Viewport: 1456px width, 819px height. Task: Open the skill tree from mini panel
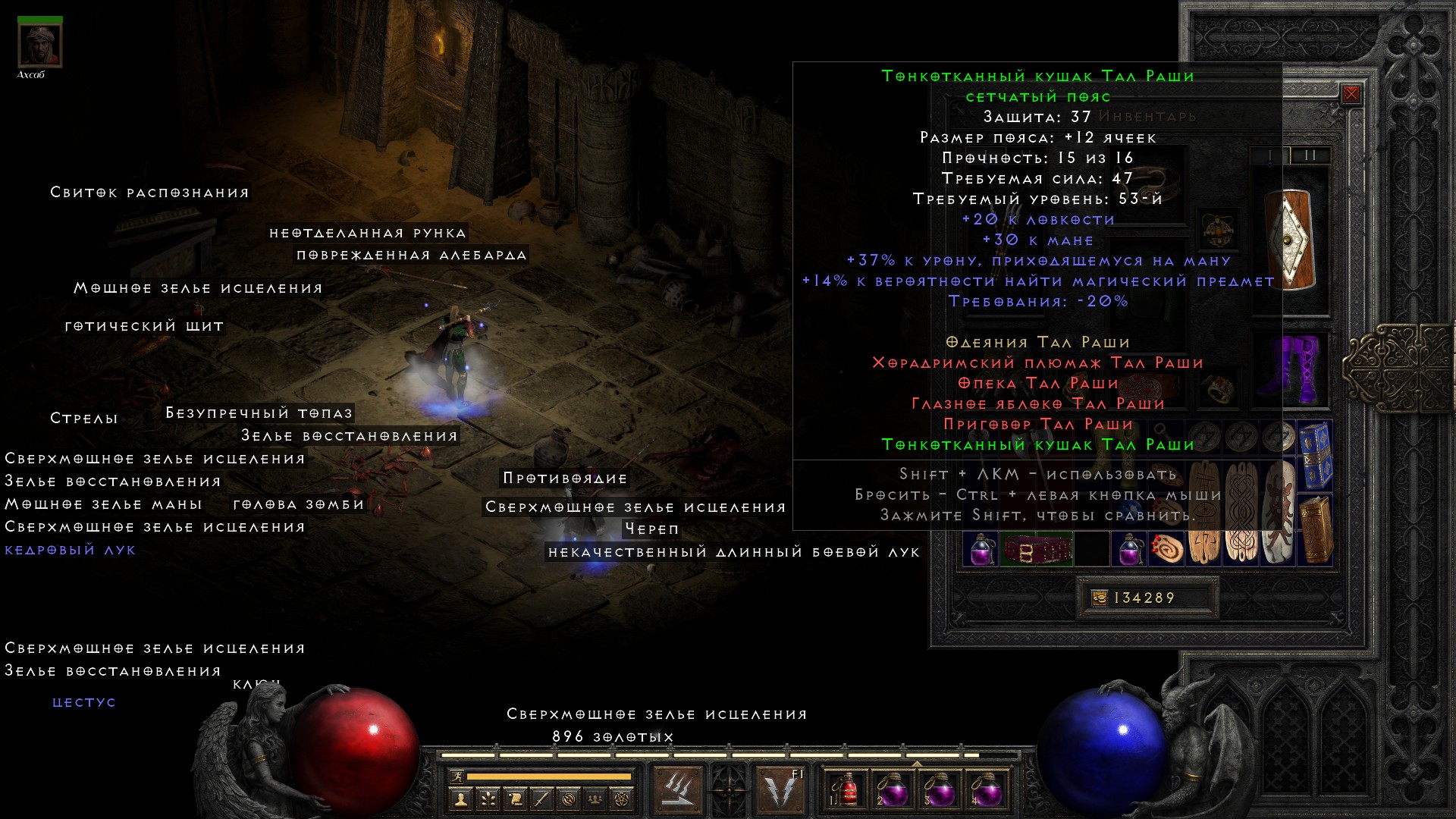pyautogui.click(x=488, y=799)
